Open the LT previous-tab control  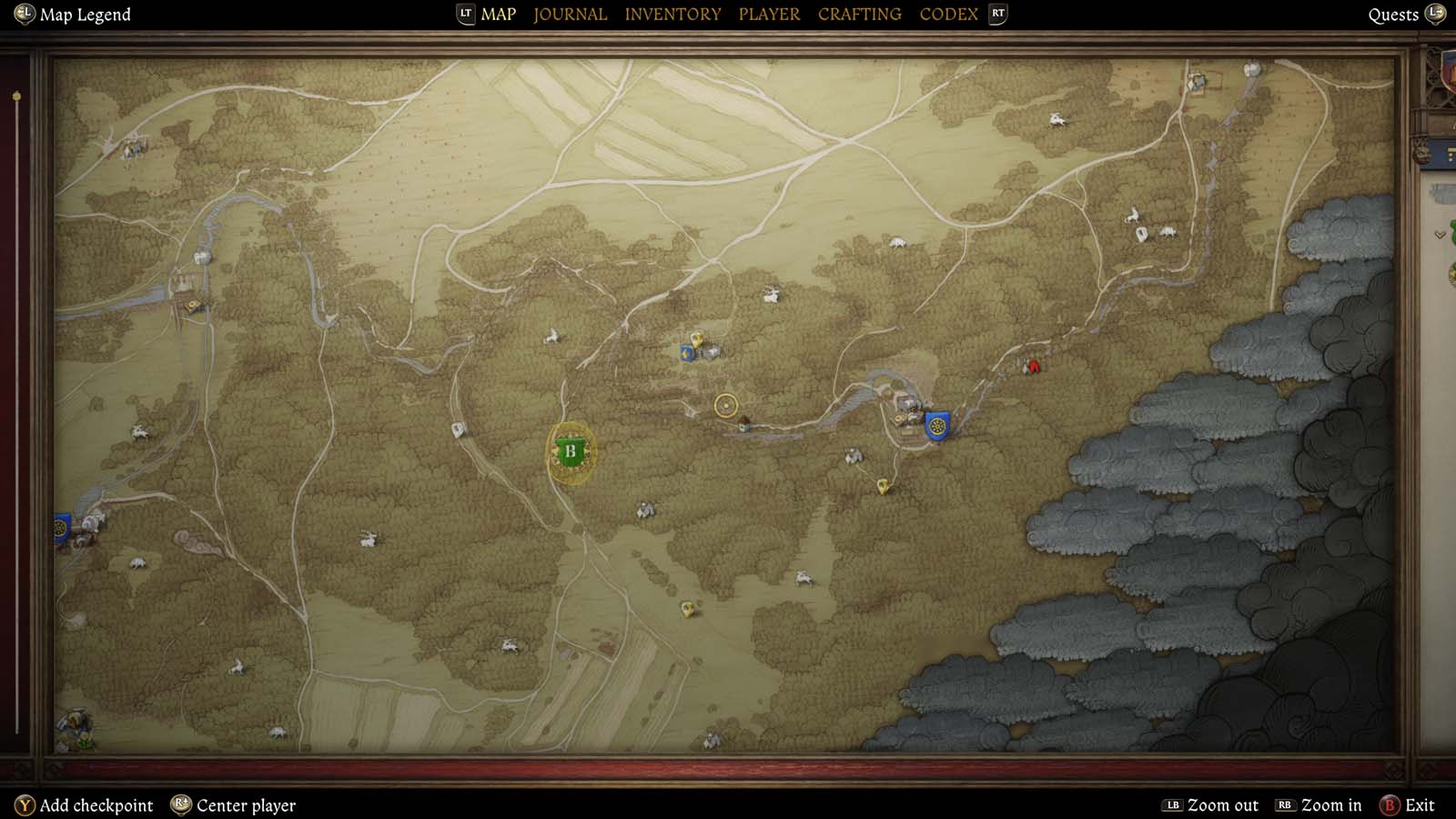465,14
